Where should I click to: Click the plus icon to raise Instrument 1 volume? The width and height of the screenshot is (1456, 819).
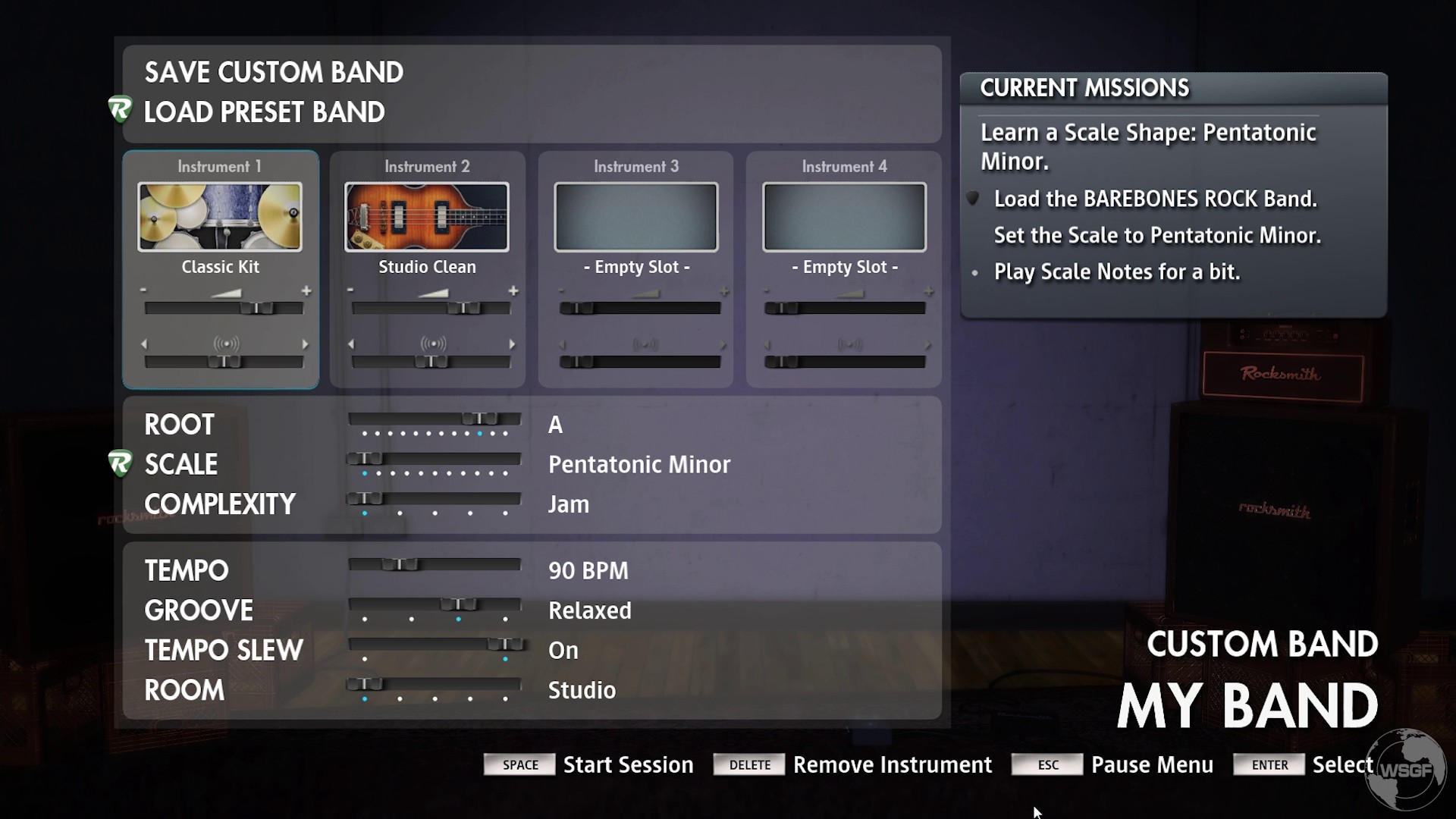coord(306,289)
